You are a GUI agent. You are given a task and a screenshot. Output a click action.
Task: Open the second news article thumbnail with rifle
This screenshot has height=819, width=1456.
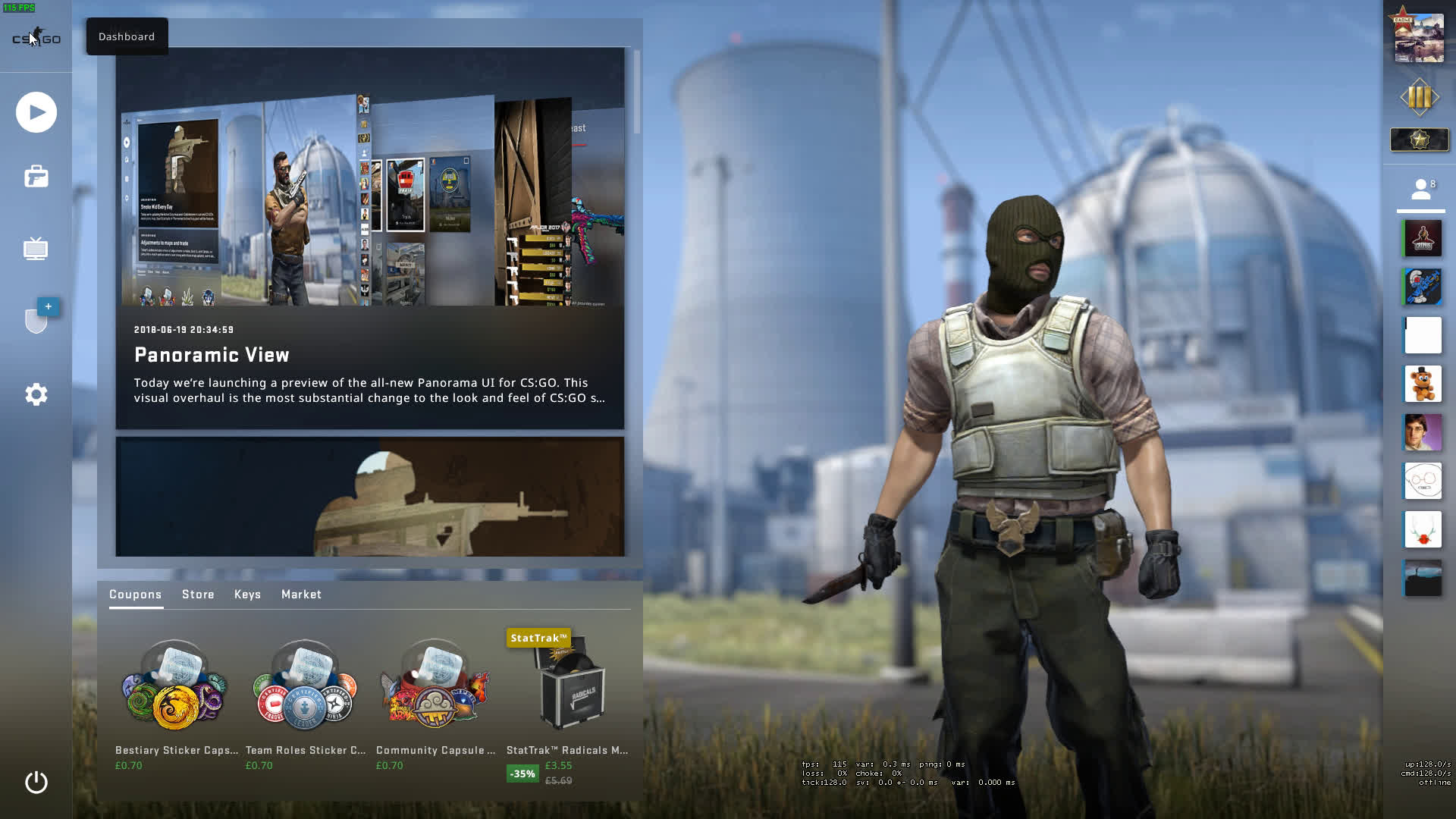[369, 497]
